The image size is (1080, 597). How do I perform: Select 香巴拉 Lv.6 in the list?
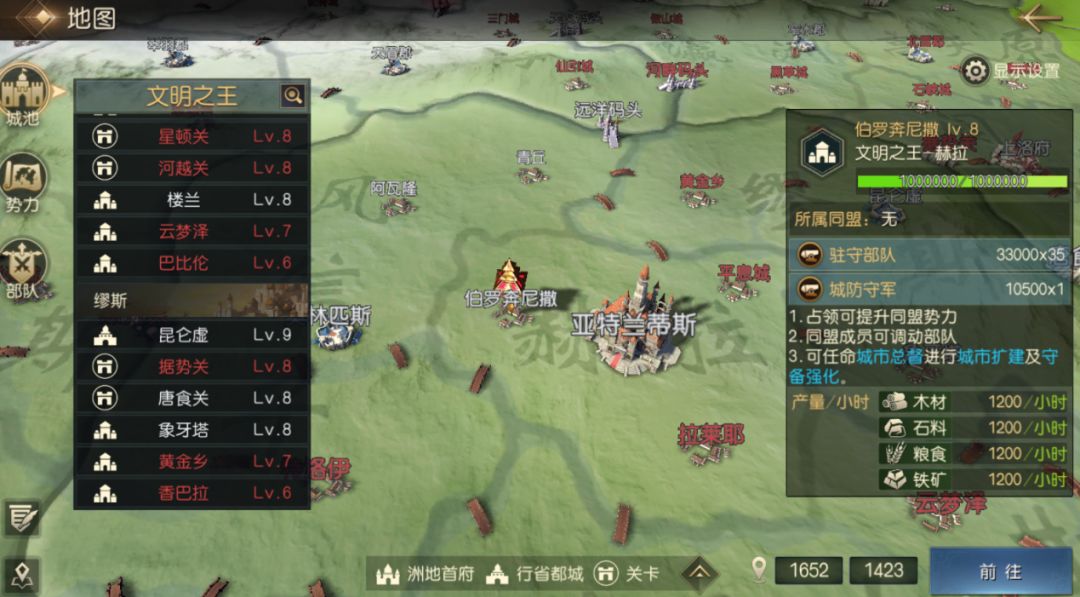coord(192,493)
